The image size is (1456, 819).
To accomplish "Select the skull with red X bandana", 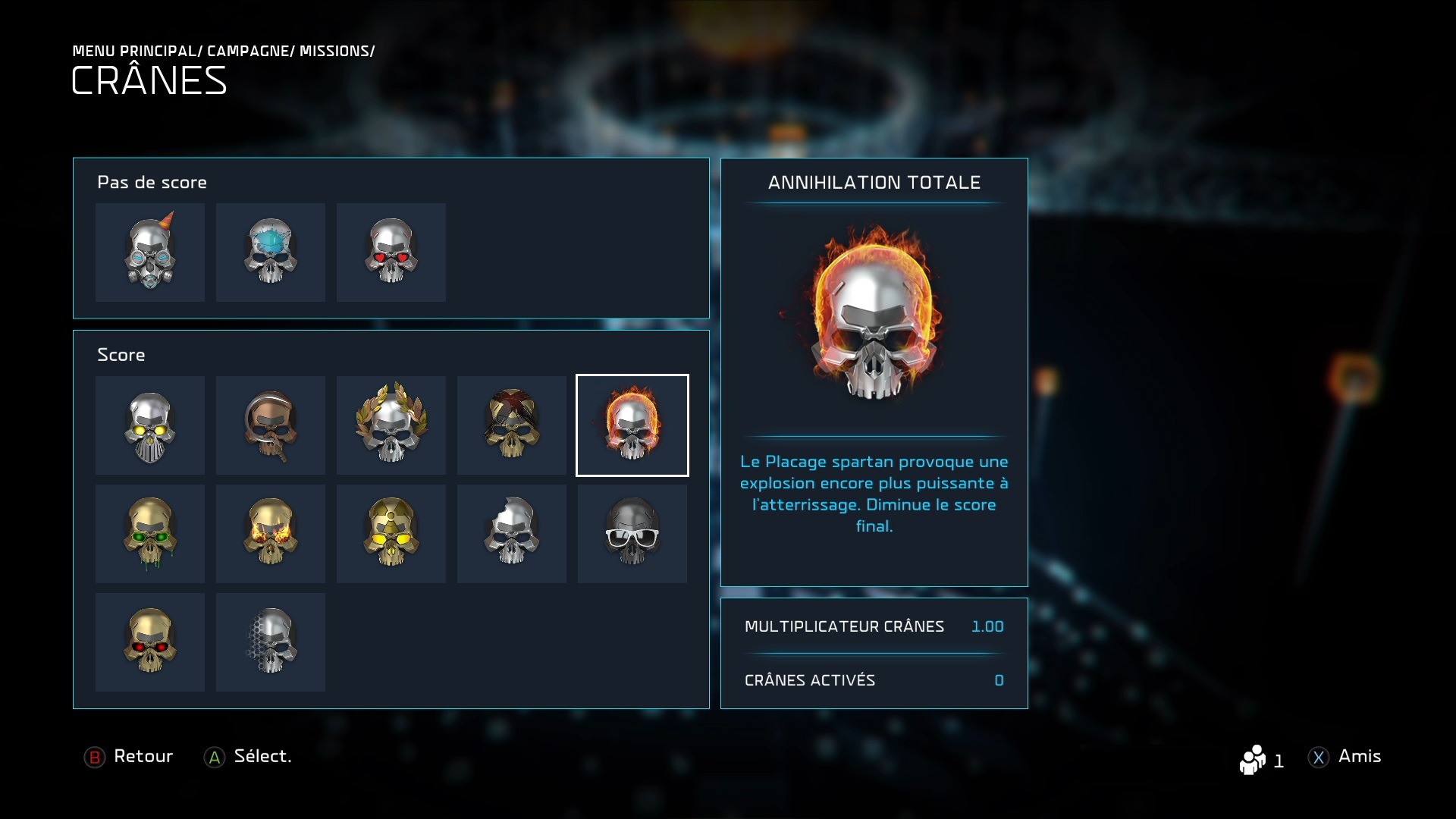I will coord(512,425).
